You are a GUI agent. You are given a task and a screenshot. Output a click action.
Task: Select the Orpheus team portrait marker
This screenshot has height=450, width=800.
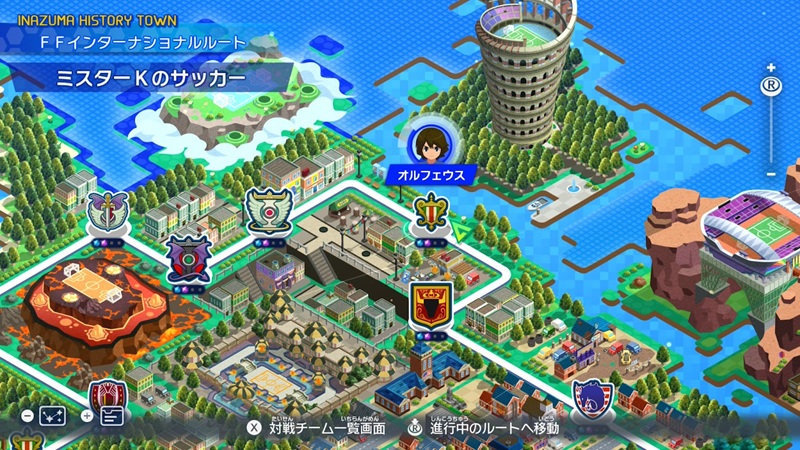click(427, 144)
